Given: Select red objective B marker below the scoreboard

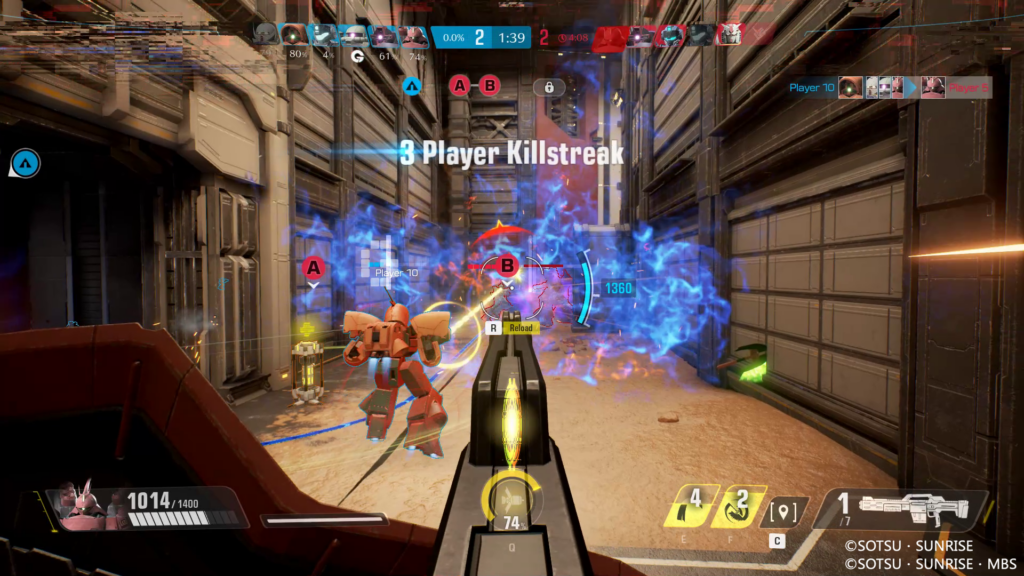Looking at the screenshot, I should tap(490, 86).
